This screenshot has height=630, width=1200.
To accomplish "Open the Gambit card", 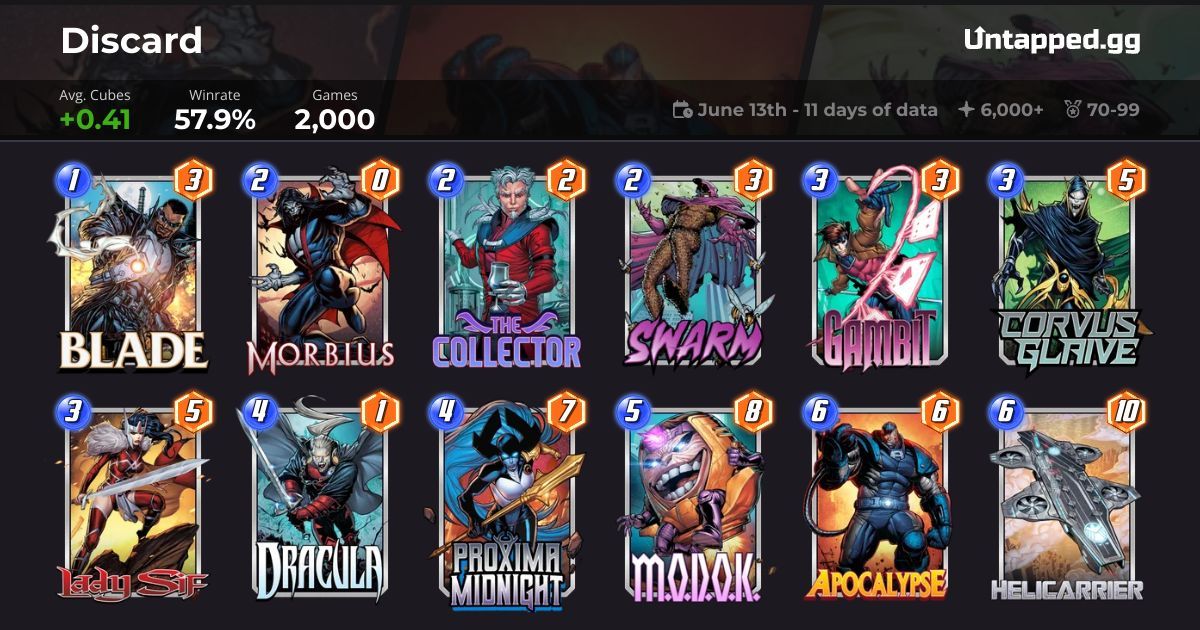I will (880, 270).
